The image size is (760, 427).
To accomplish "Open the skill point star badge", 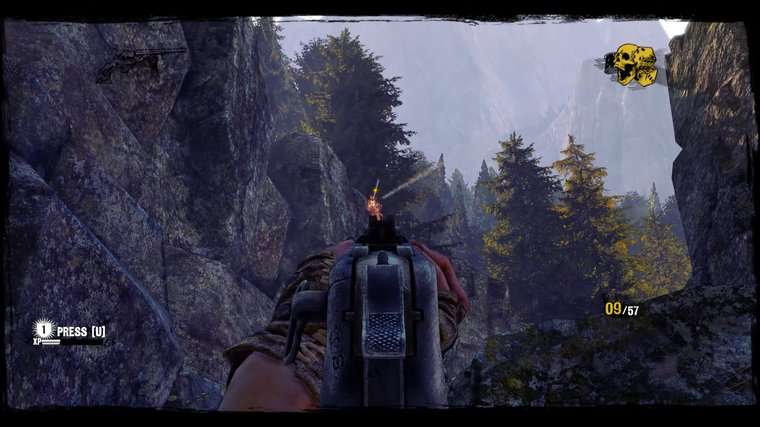I will [x=43, y=328].
